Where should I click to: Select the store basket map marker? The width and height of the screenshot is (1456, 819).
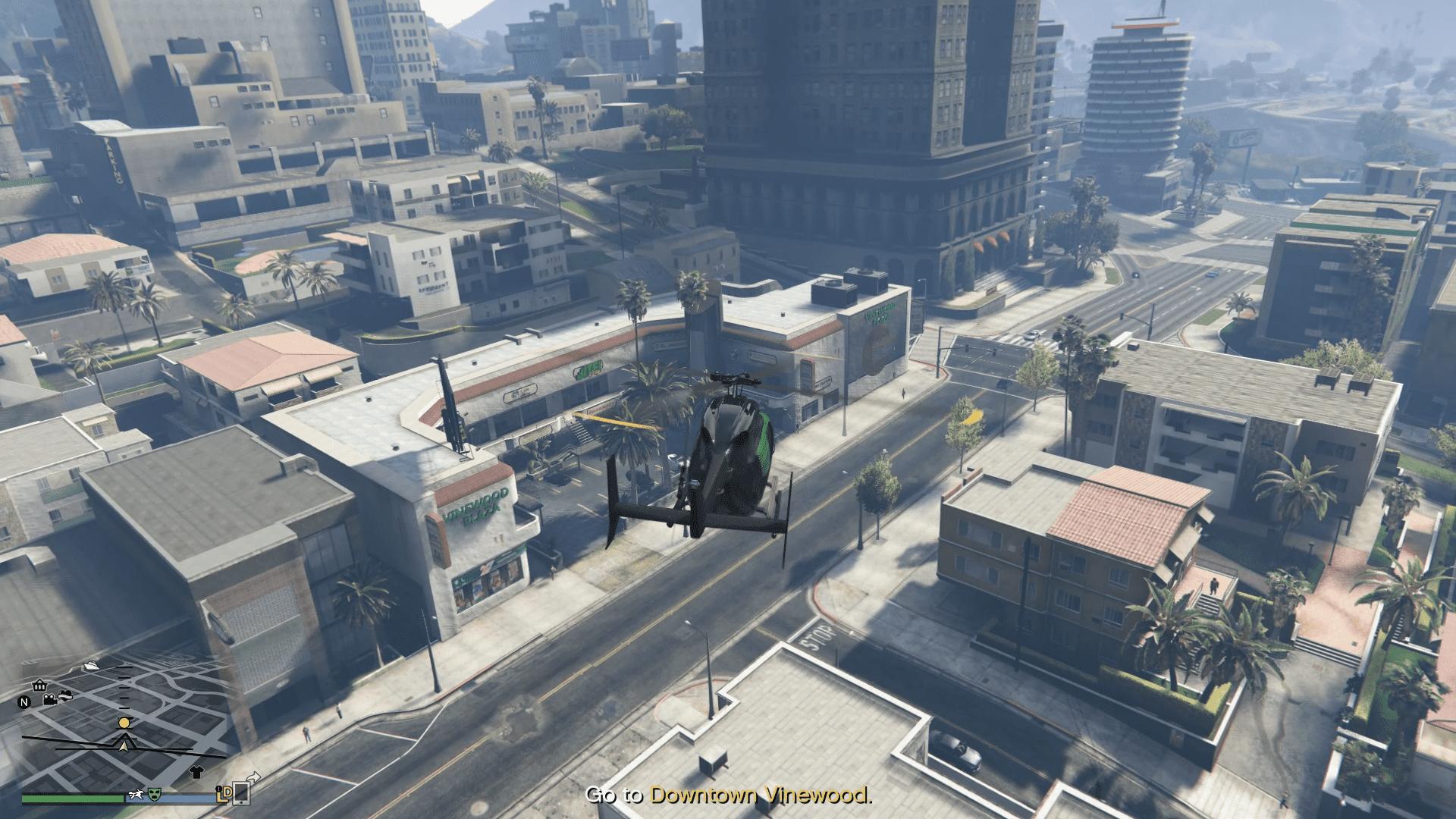(39, 686)
